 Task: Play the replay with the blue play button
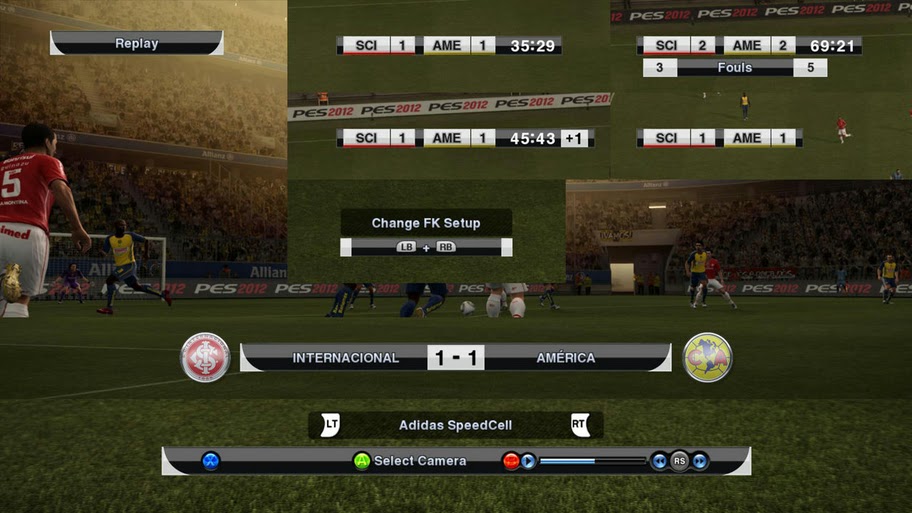[528, 461]
